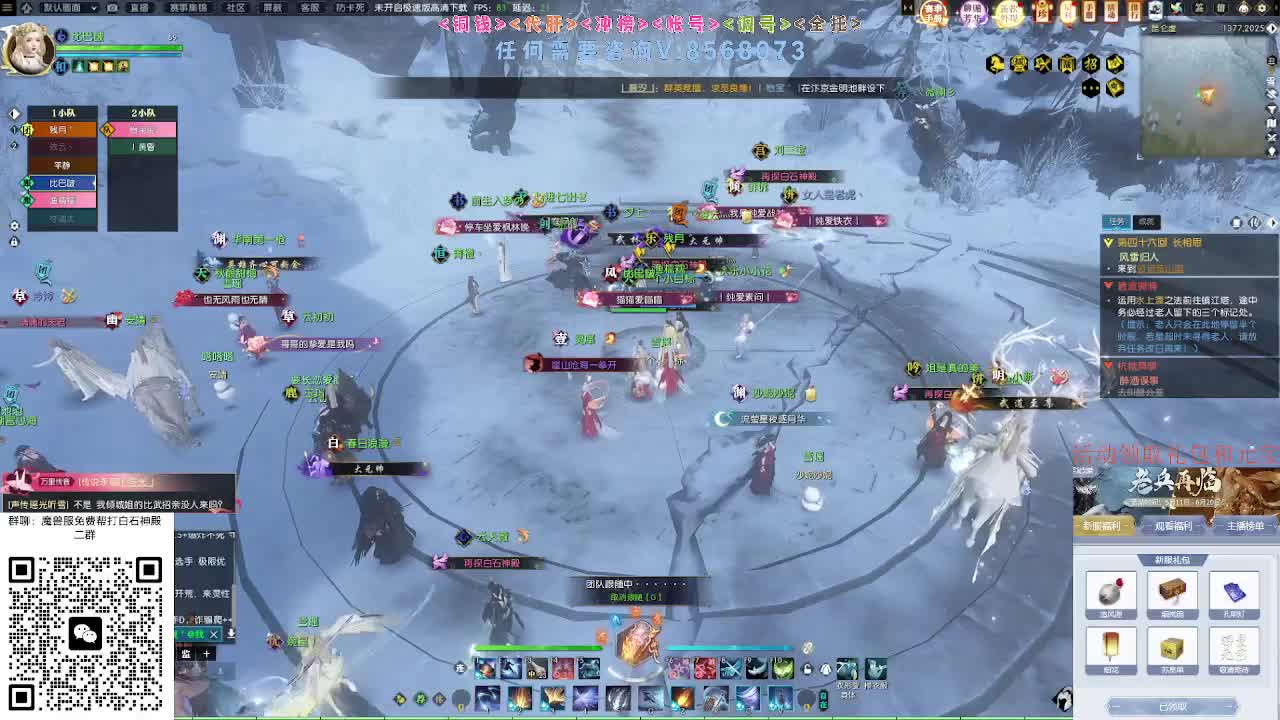The height and width of the screenshot is (720, 1280).
Task: Open the 默认界面 interface layout dropdown
Action: [x=60, y=9]
